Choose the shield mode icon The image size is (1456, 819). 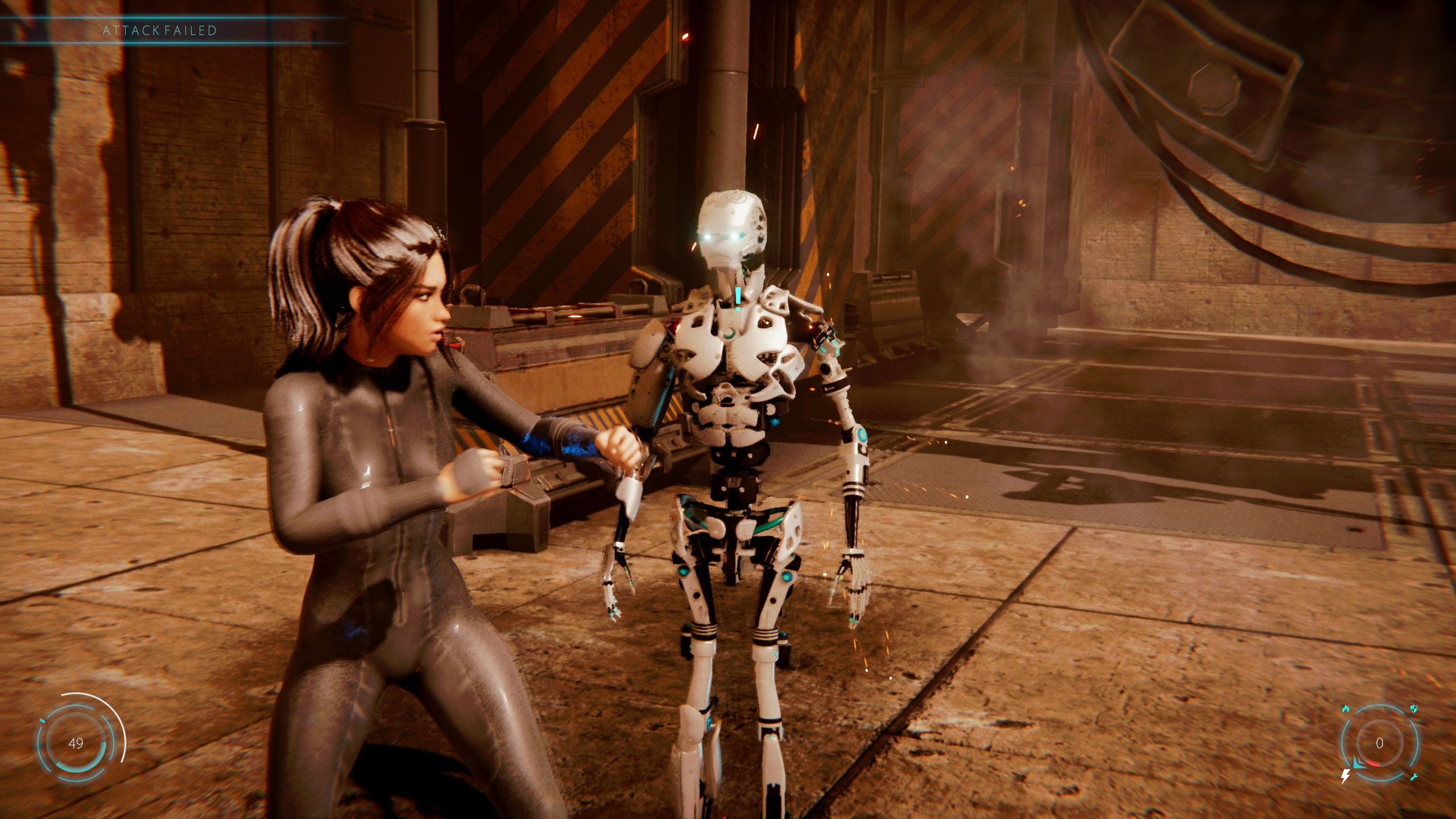(1414, 709)
